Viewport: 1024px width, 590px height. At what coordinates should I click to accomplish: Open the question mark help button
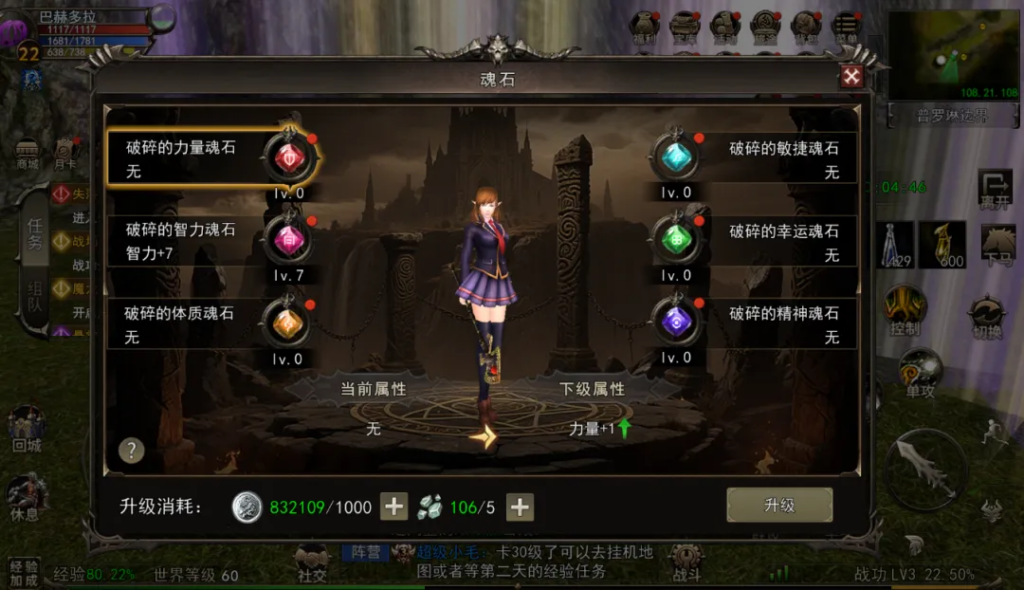[x=132, y=450]
